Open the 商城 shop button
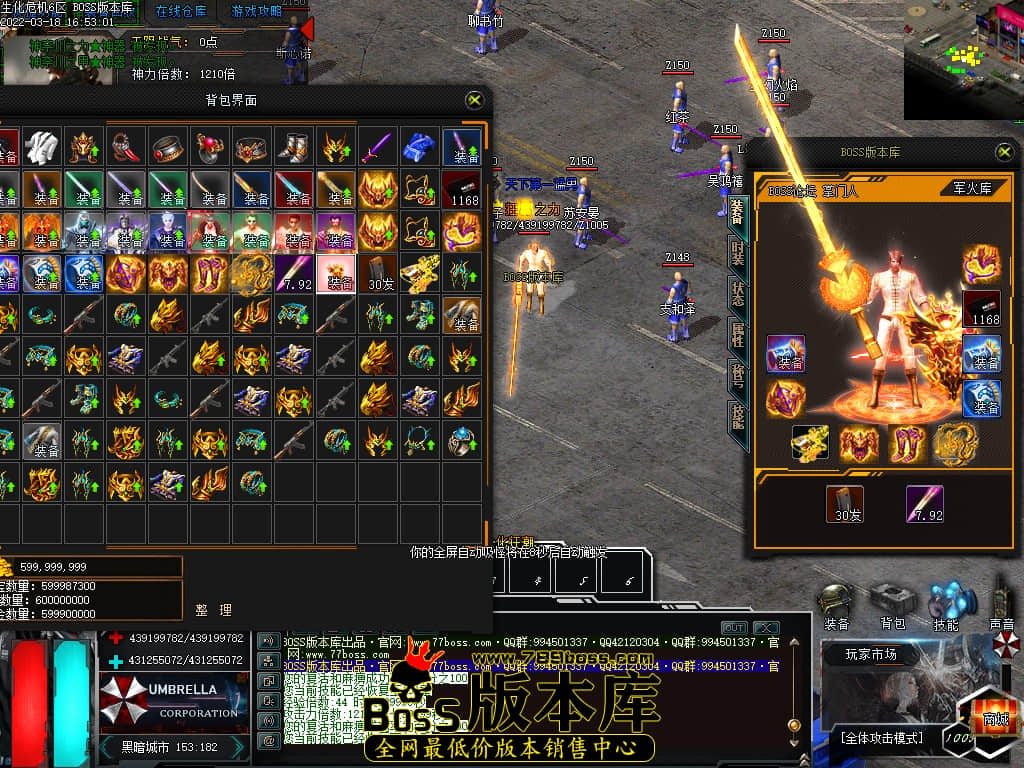Screen dimensions: 1024x768 (x=994, y=717)
